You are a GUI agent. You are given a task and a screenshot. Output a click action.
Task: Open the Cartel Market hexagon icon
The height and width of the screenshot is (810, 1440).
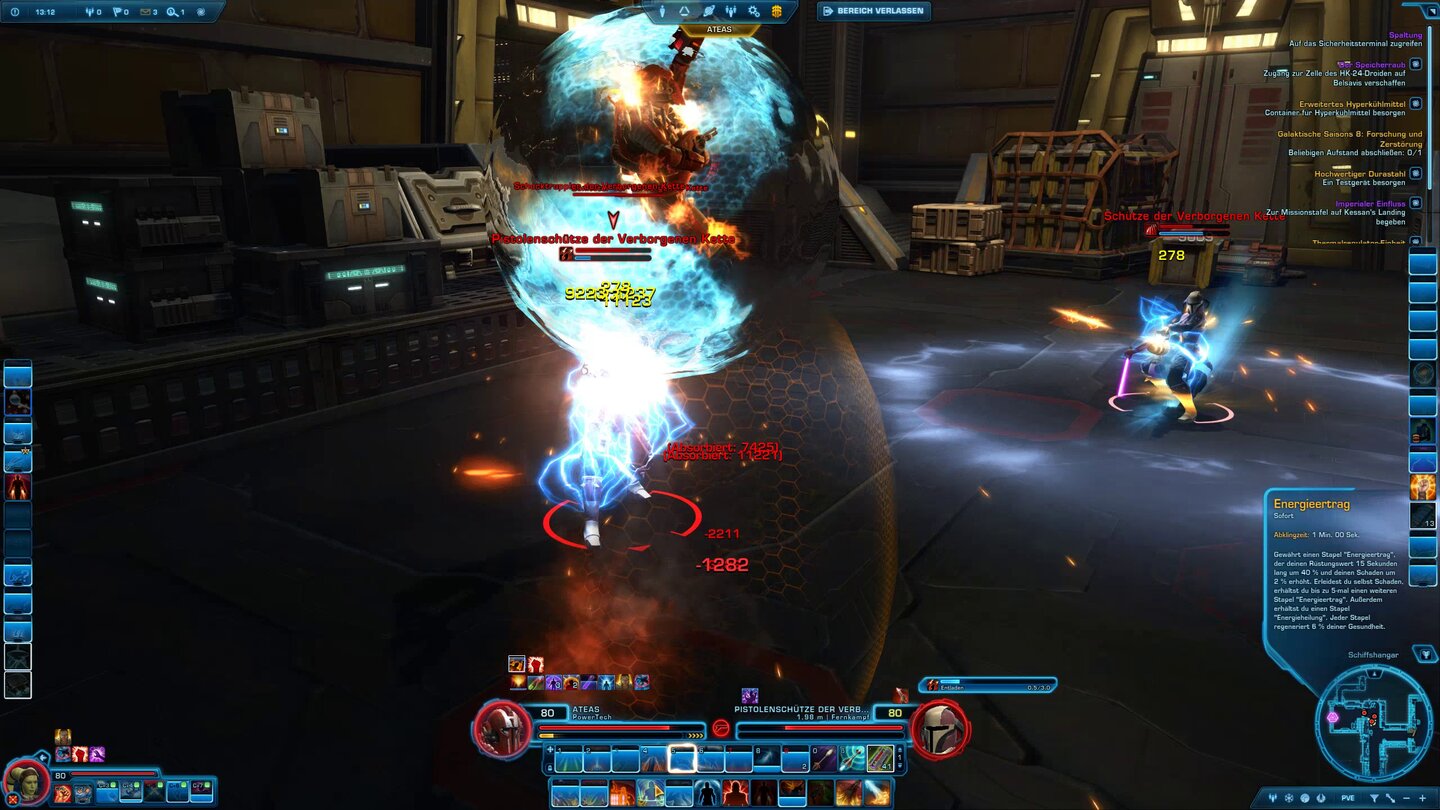click(778, 11)
